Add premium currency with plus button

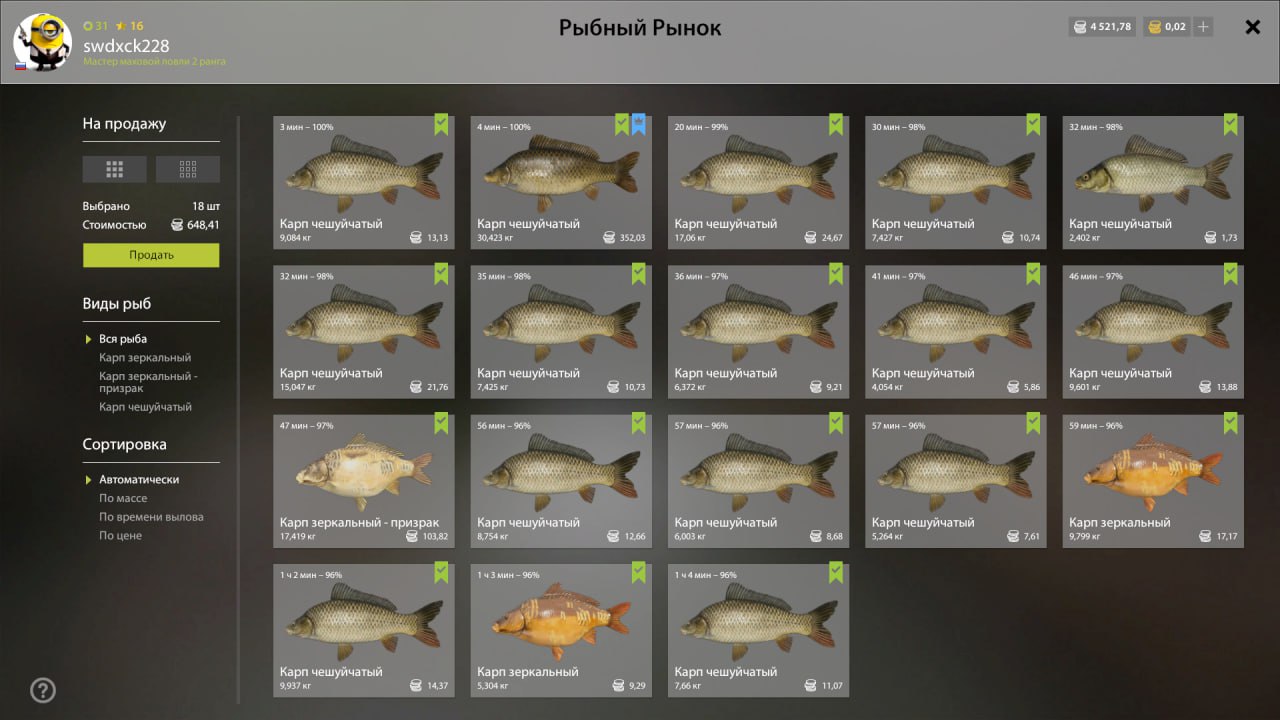pyautogui.click(x=1203, y=27)
